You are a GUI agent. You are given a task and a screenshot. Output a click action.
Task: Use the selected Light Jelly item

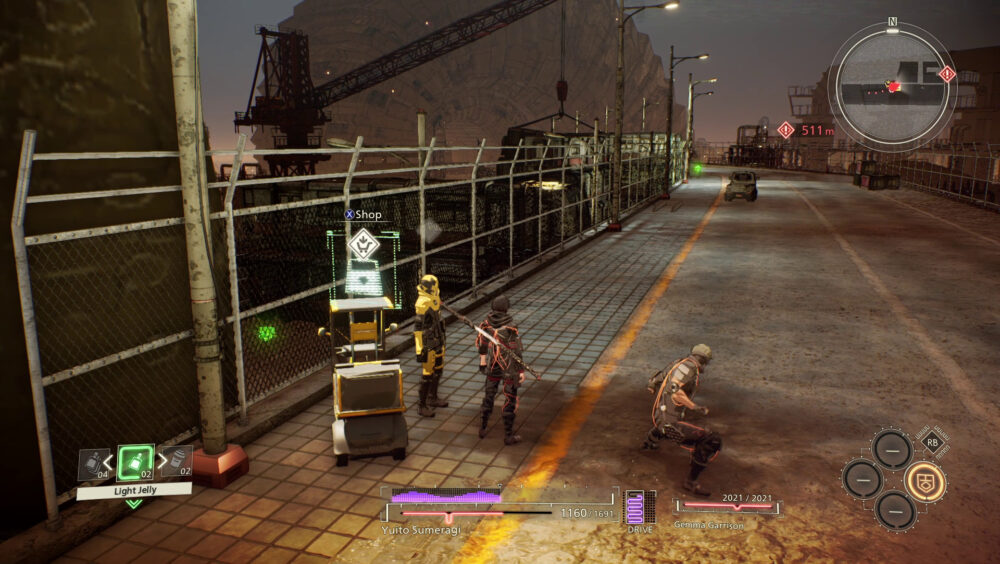pyautogui.click(x=135, y=463)
